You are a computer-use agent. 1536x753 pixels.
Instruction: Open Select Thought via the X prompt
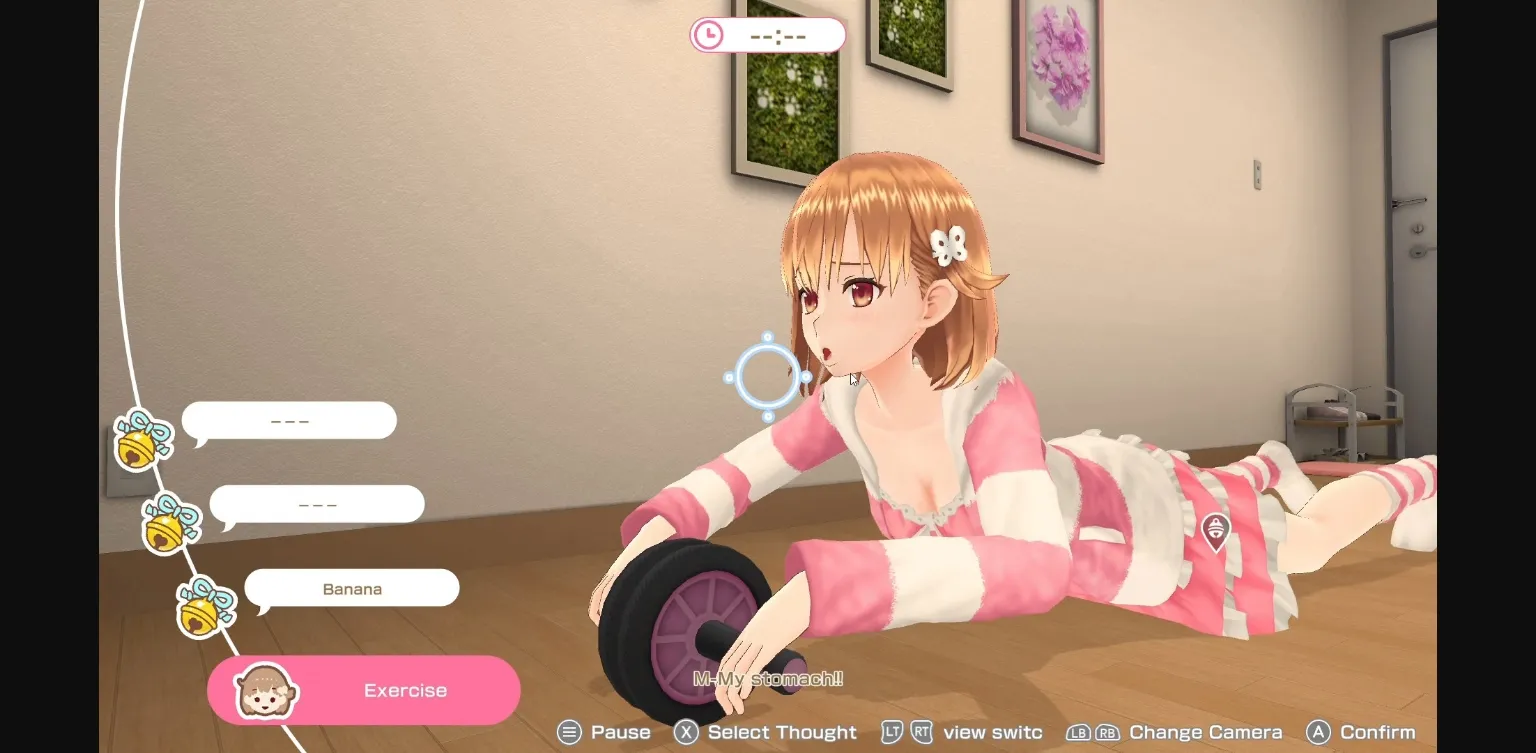(685, 732)
